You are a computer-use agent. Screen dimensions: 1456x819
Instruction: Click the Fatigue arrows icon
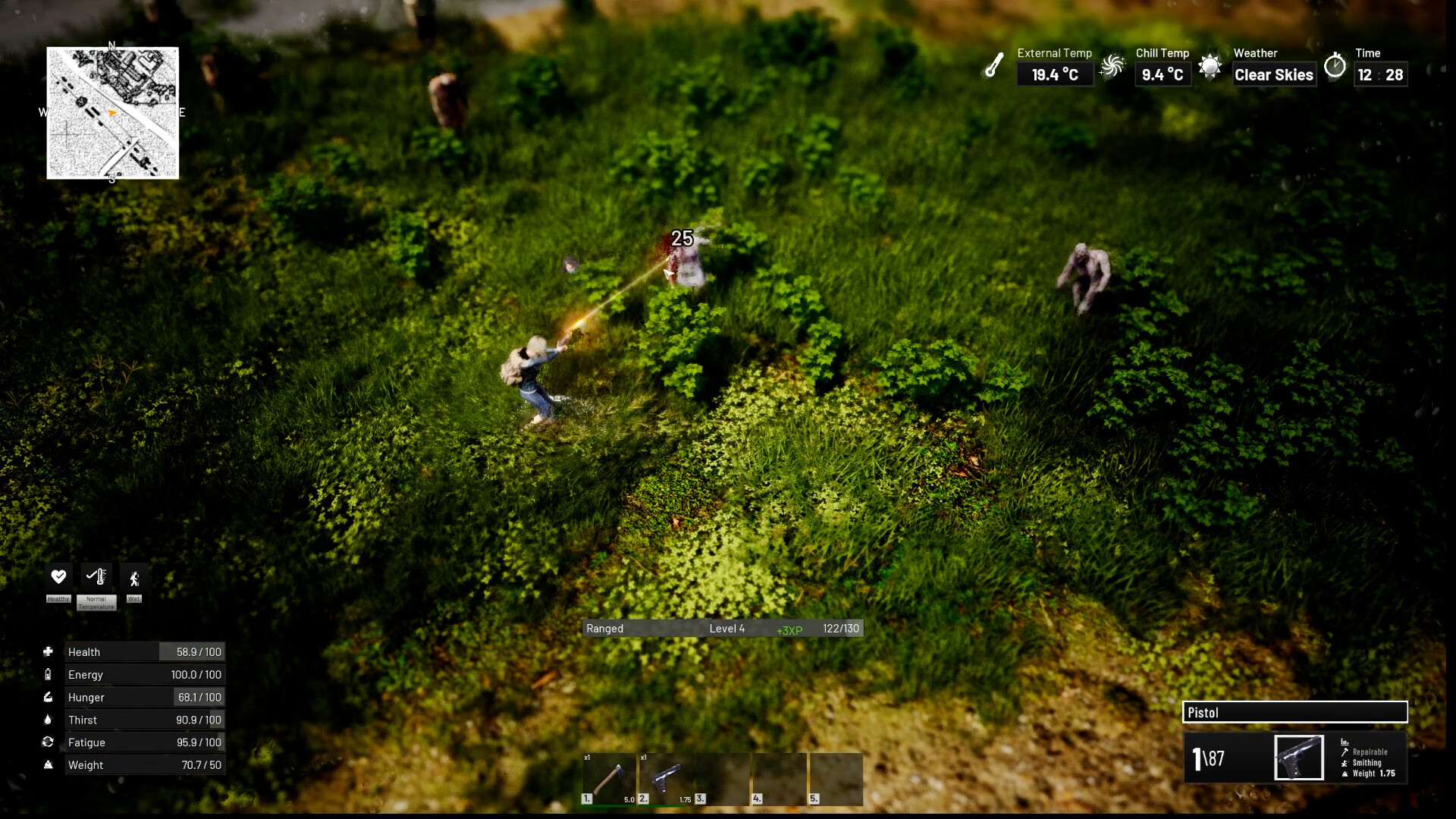(49, 742)
